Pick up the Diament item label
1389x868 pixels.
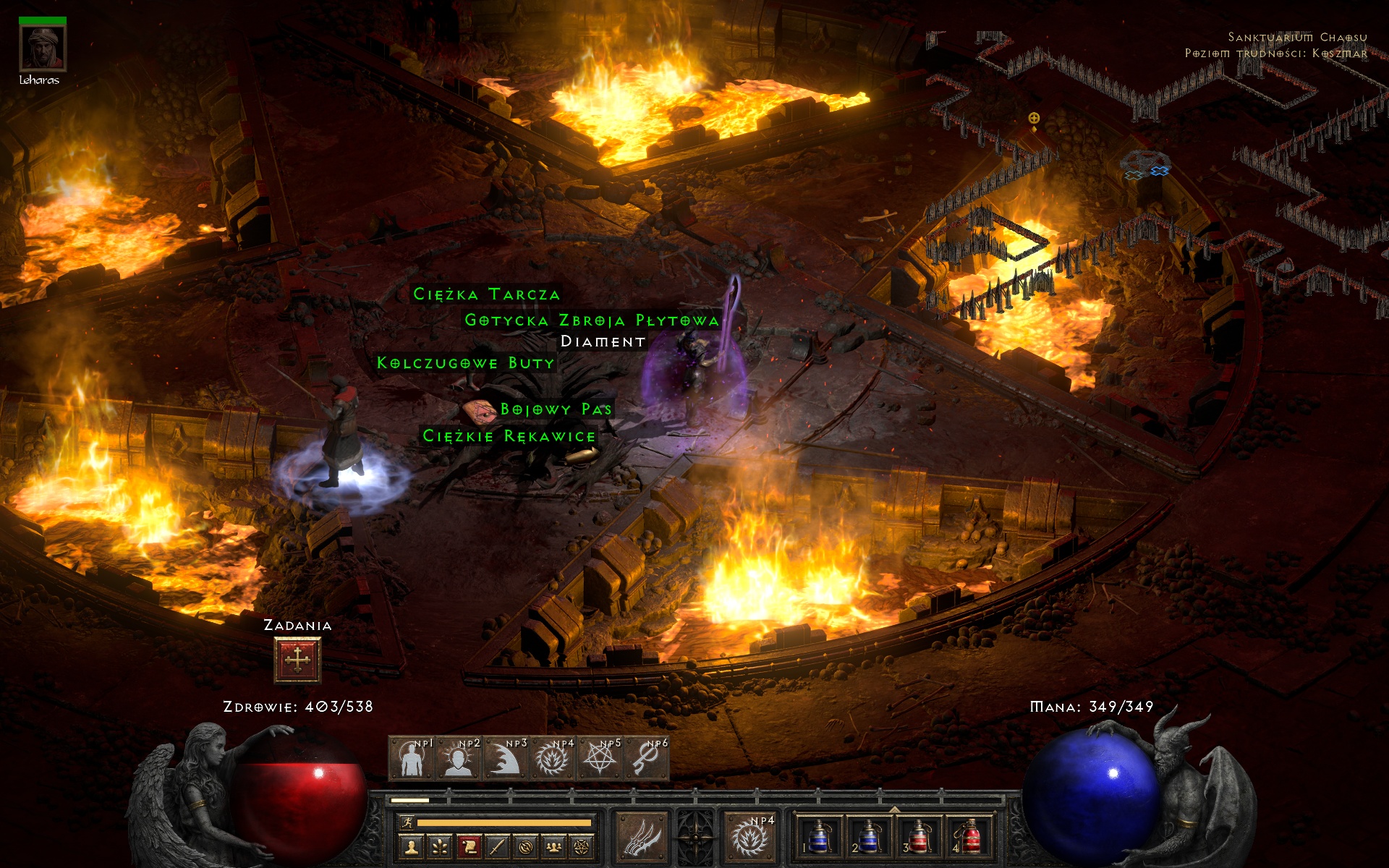click(603, 341)
